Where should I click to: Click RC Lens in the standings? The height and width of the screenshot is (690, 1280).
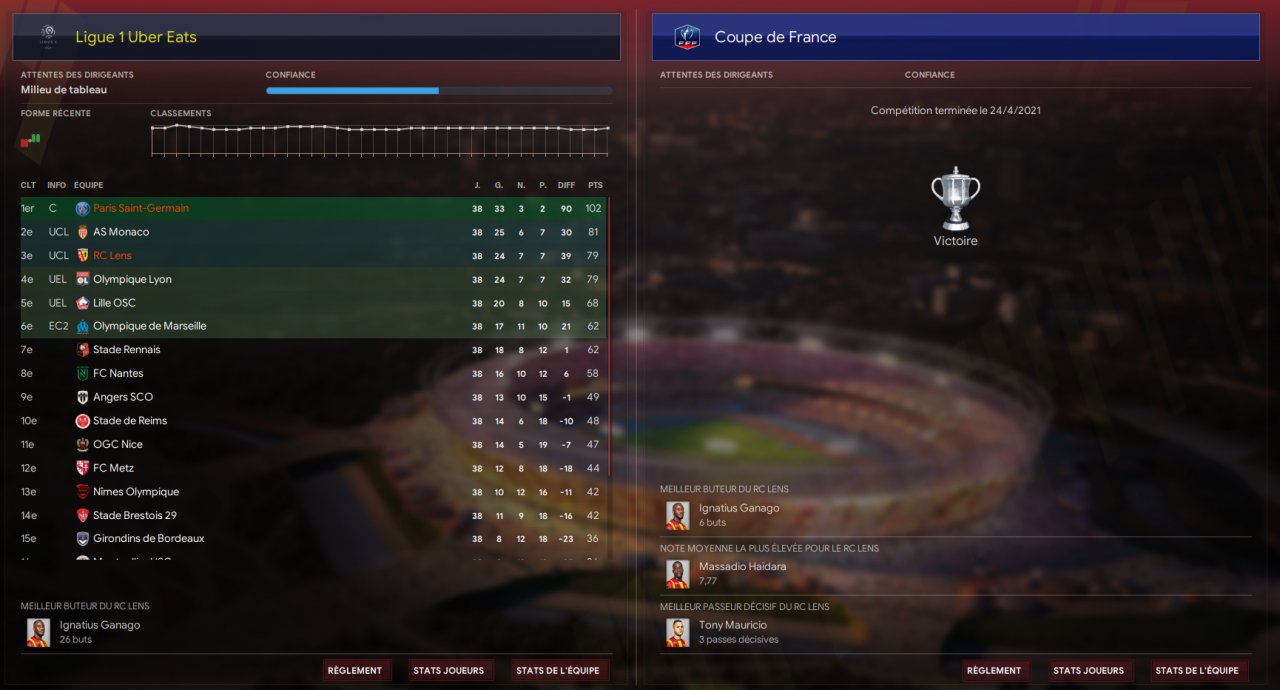pos(112,255)
